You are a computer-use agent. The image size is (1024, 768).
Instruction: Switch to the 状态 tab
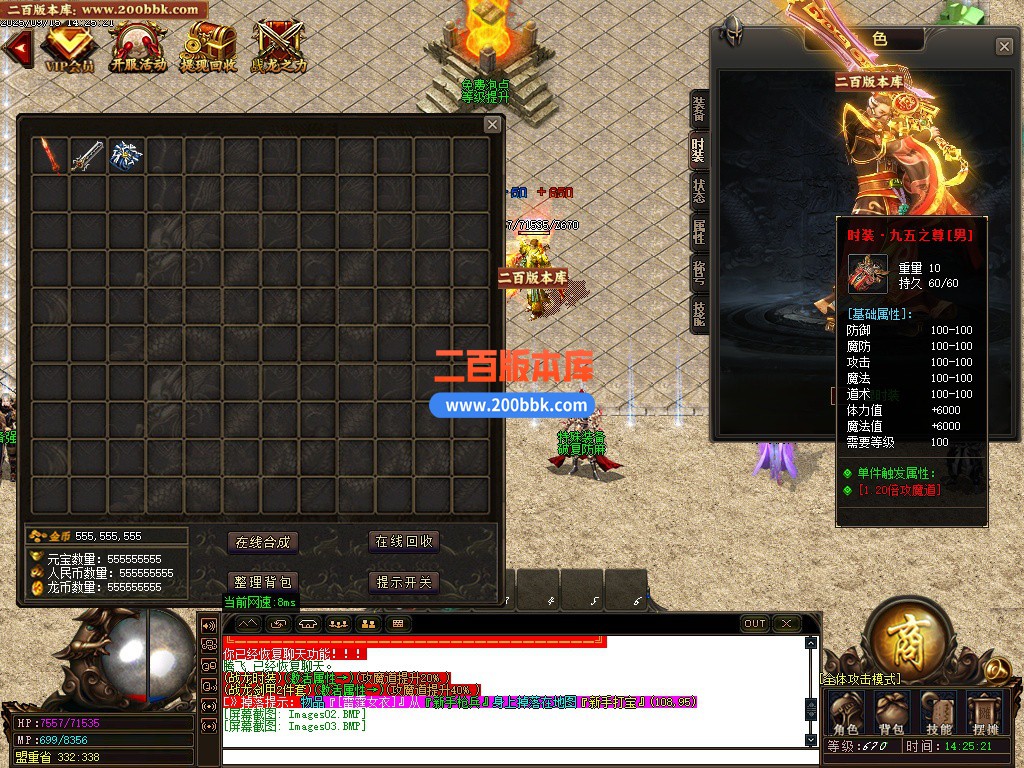click(x=699, y=190)
